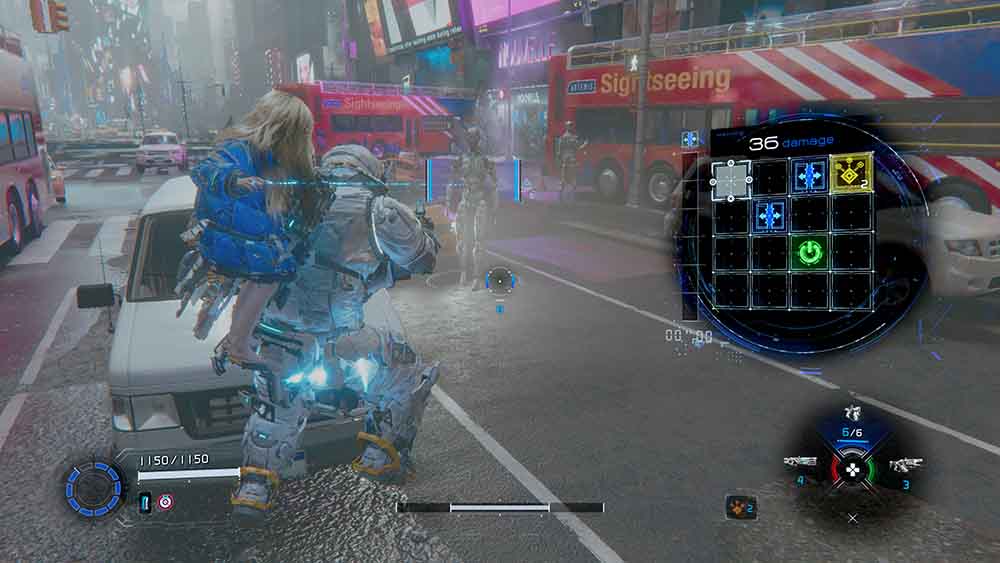Viewport: 1000px width, 563px height.
Task: Switch to the left weapon with 4 ammo
Action: 800,463
